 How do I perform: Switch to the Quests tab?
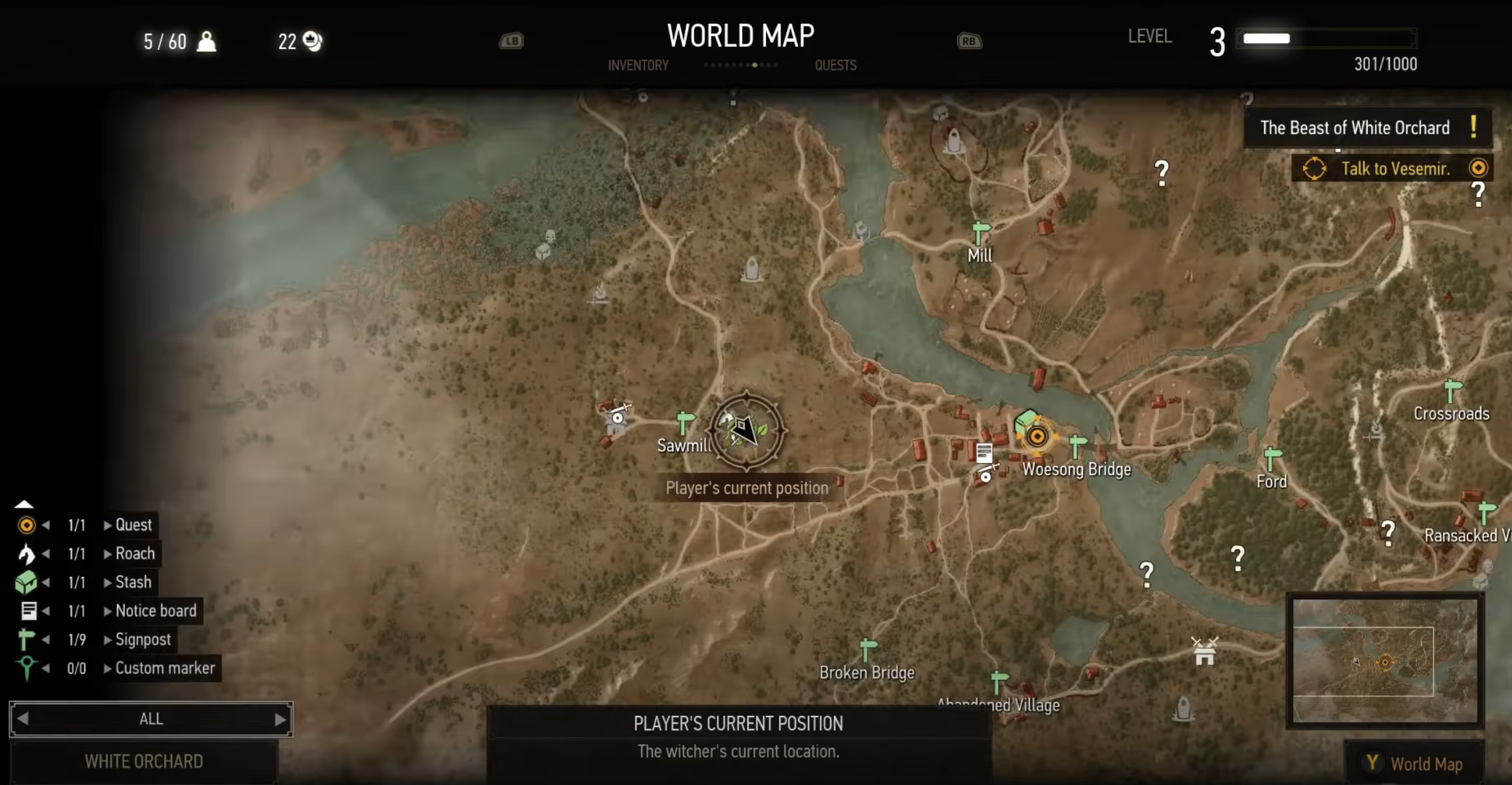(835, 65)
